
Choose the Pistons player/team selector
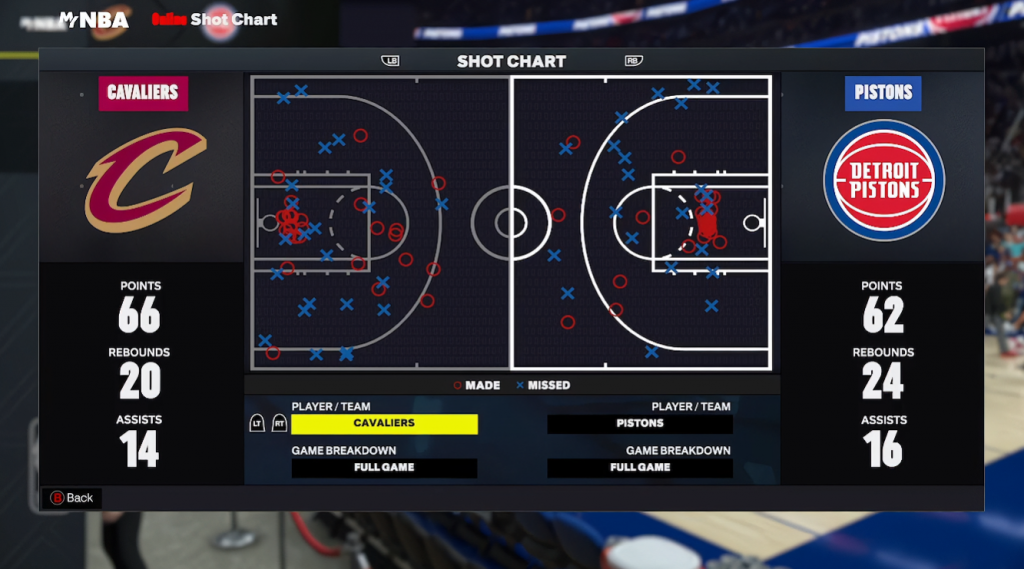click(x=640, y=424)
